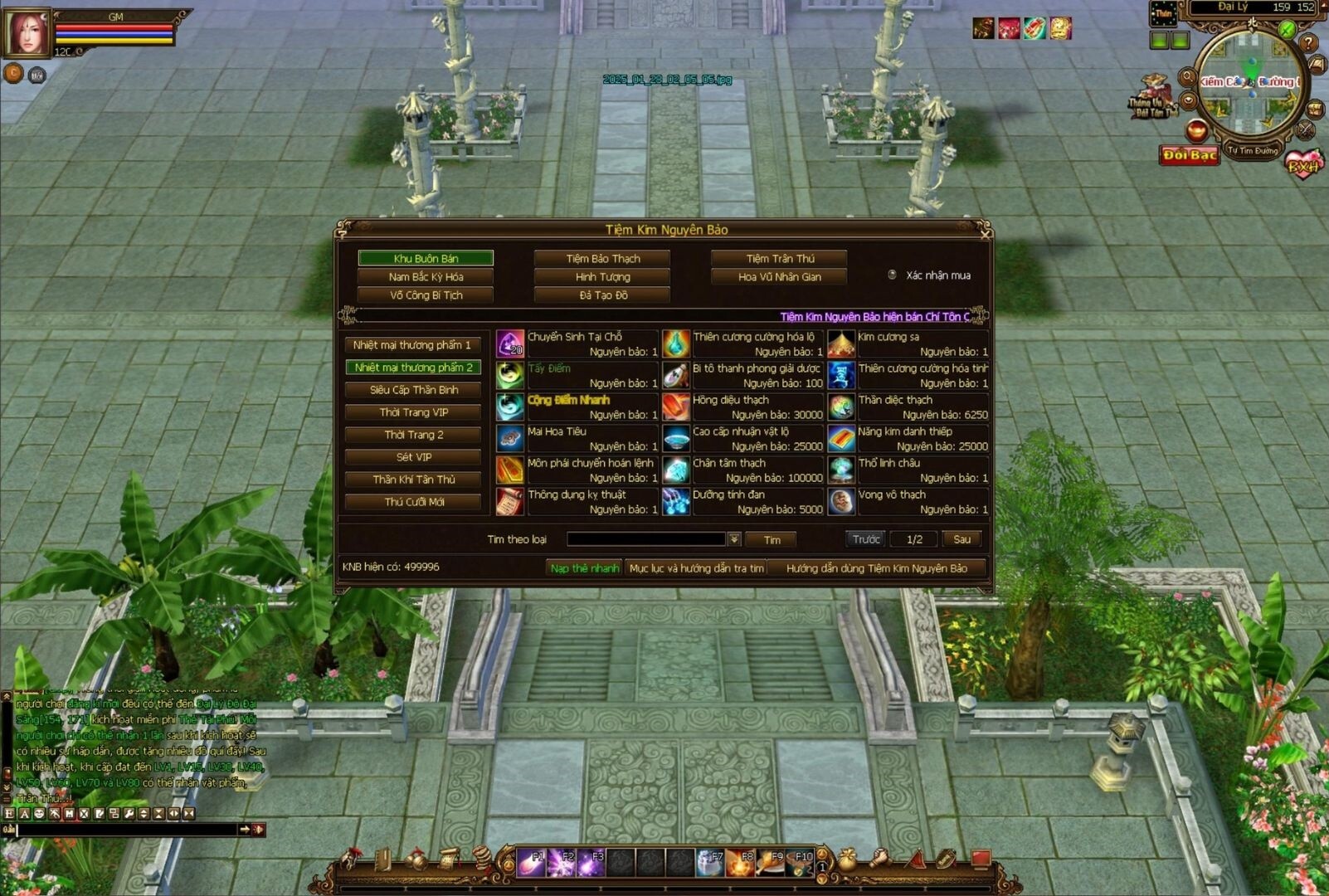Click the Tìm search button

pyautogui.click(x=772, y=540)
